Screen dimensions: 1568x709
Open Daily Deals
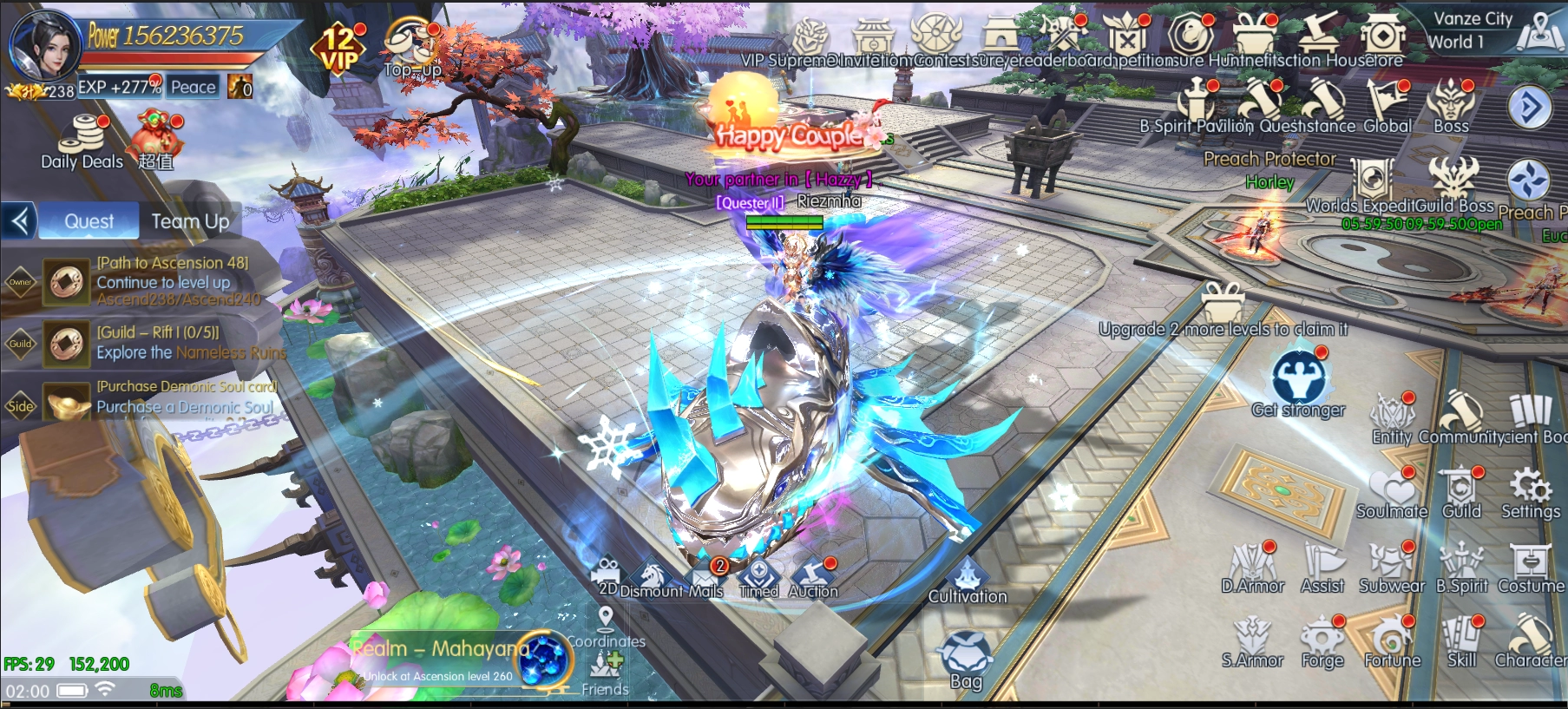click(x=83, y=141)
